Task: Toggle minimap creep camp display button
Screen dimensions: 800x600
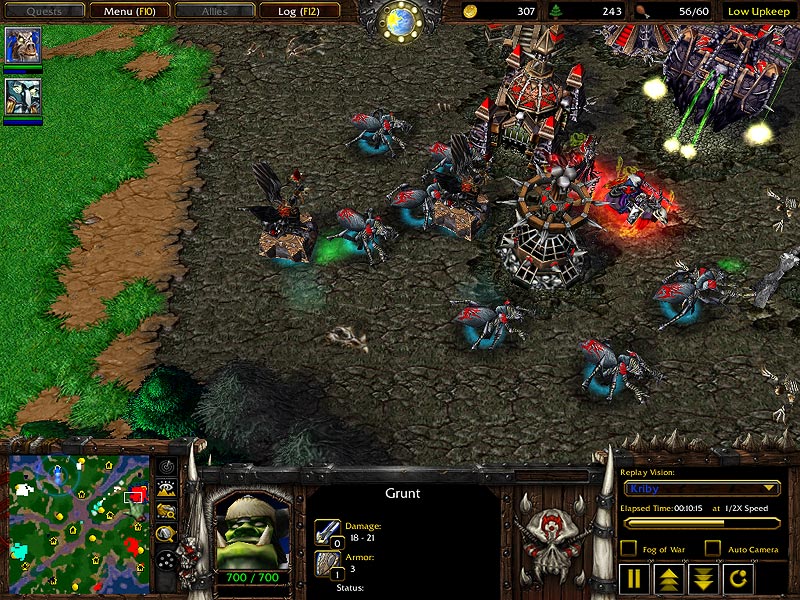Action: pyautogui.click(x=167, y=535)
